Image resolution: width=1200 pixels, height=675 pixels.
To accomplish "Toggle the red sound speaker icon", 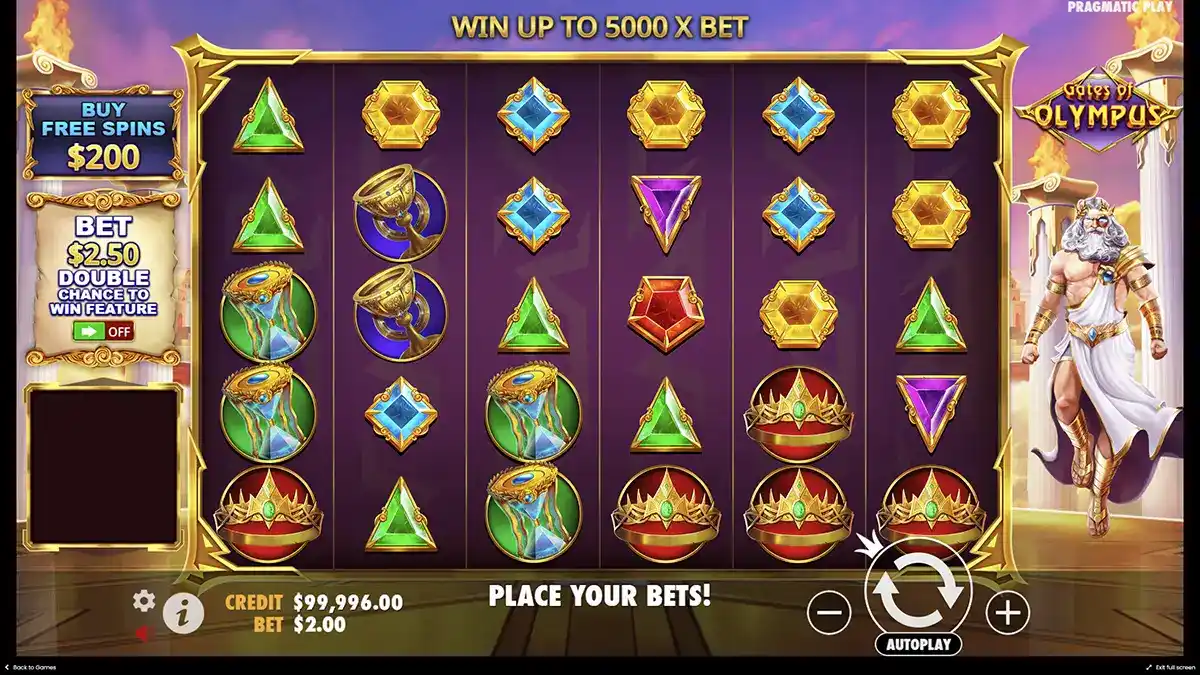I will coord(143,633).
